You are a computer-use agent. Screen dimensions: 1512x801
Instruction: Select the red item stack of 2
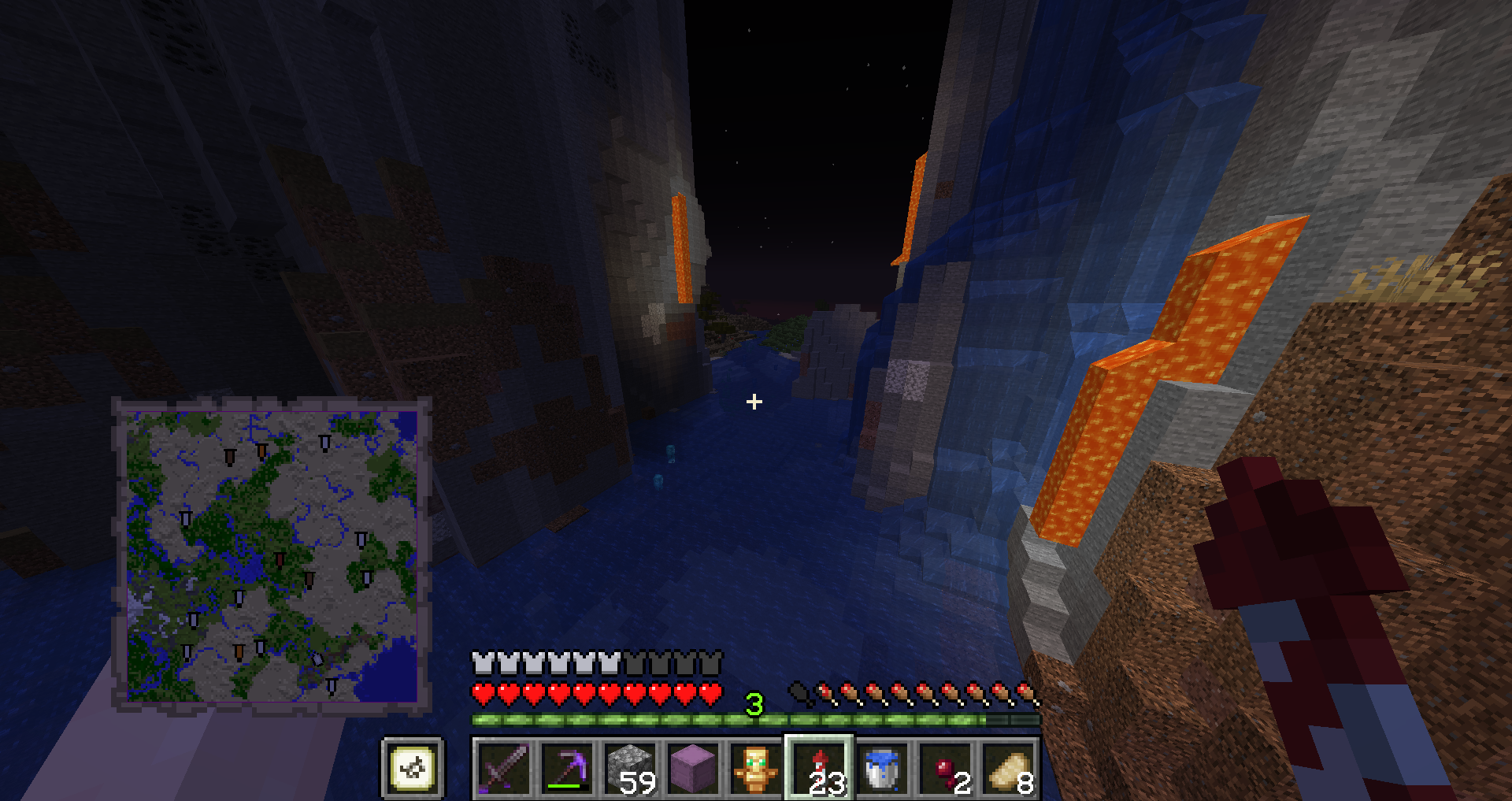pyautogui.click(x=945, y=768)
